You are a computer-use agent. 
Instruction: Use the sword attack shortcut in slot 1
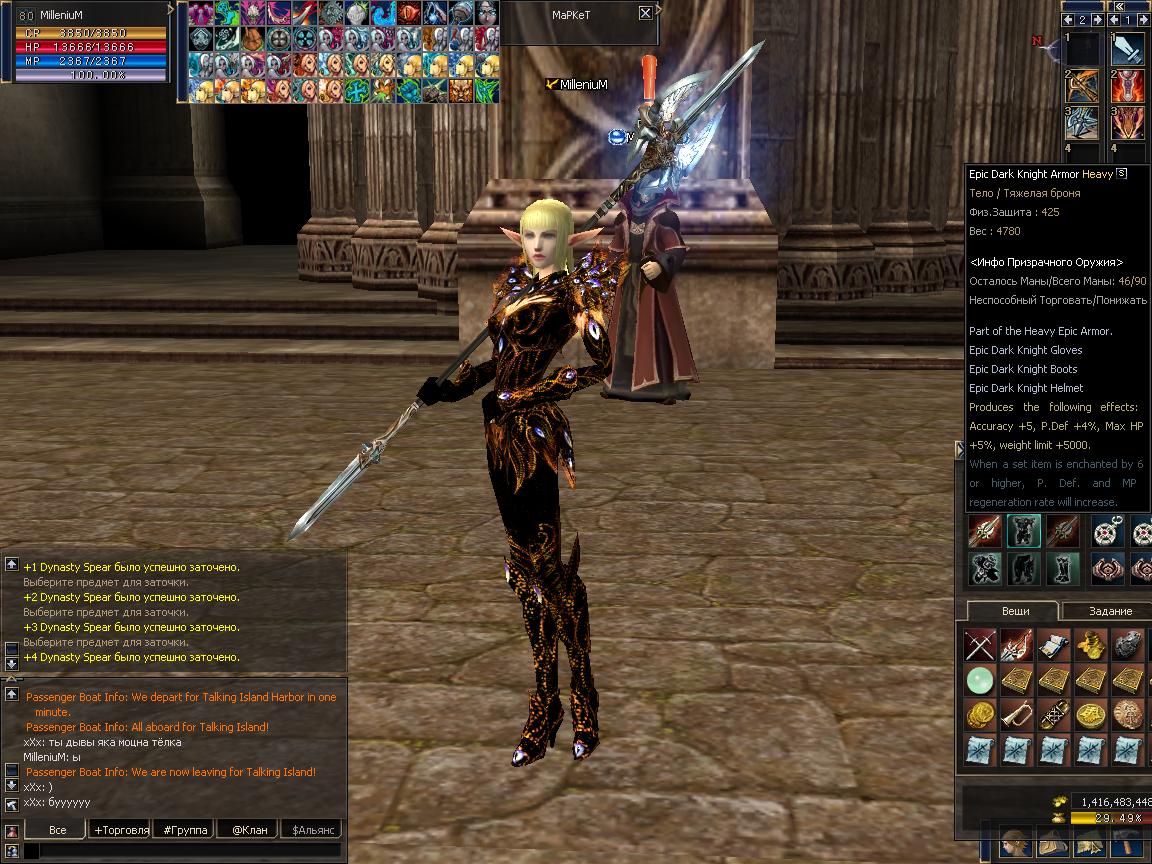pyautogui.click(x=1128, y=50)
